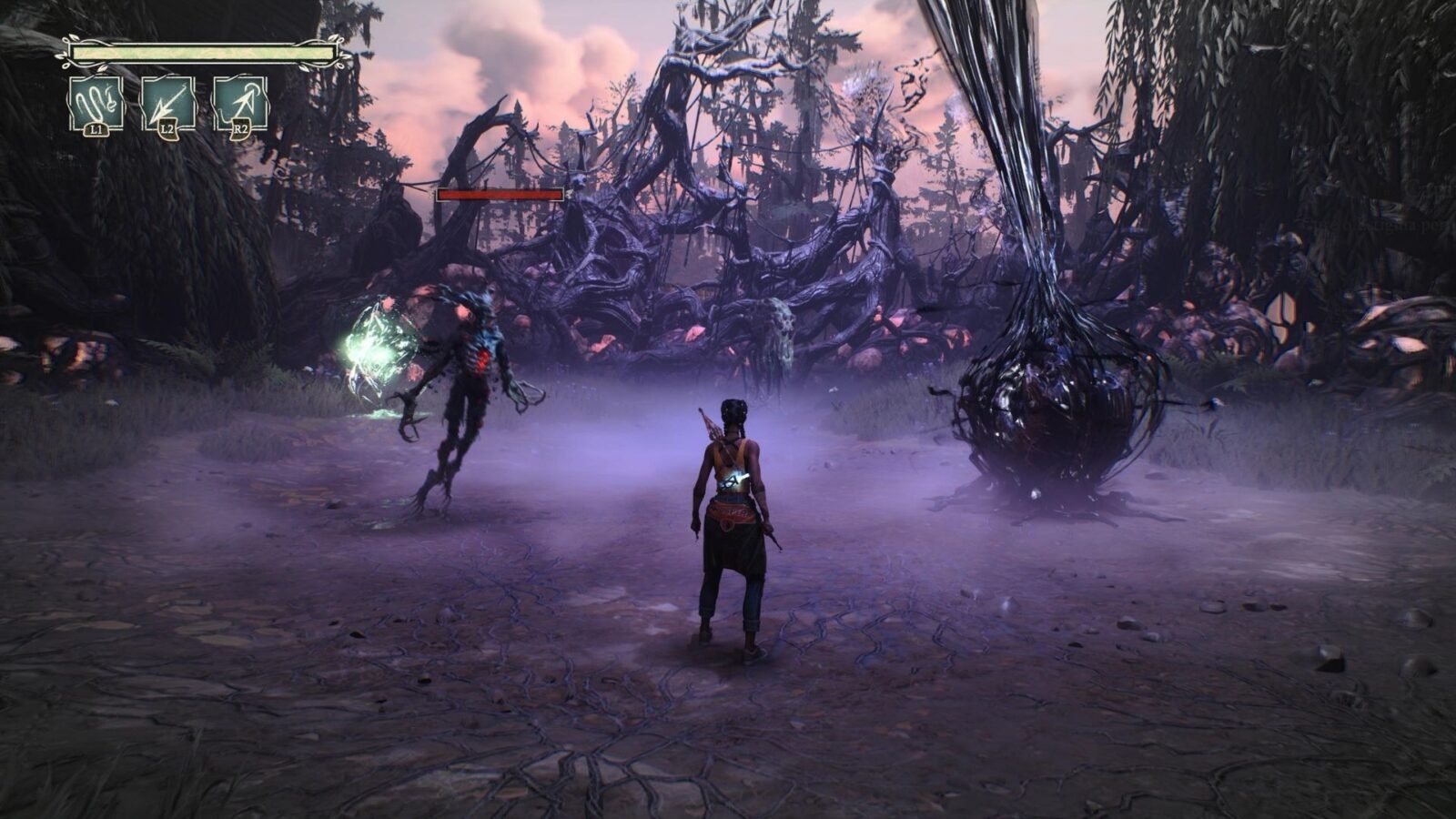Select the downward-pointing arrow ability

(168, 104)
